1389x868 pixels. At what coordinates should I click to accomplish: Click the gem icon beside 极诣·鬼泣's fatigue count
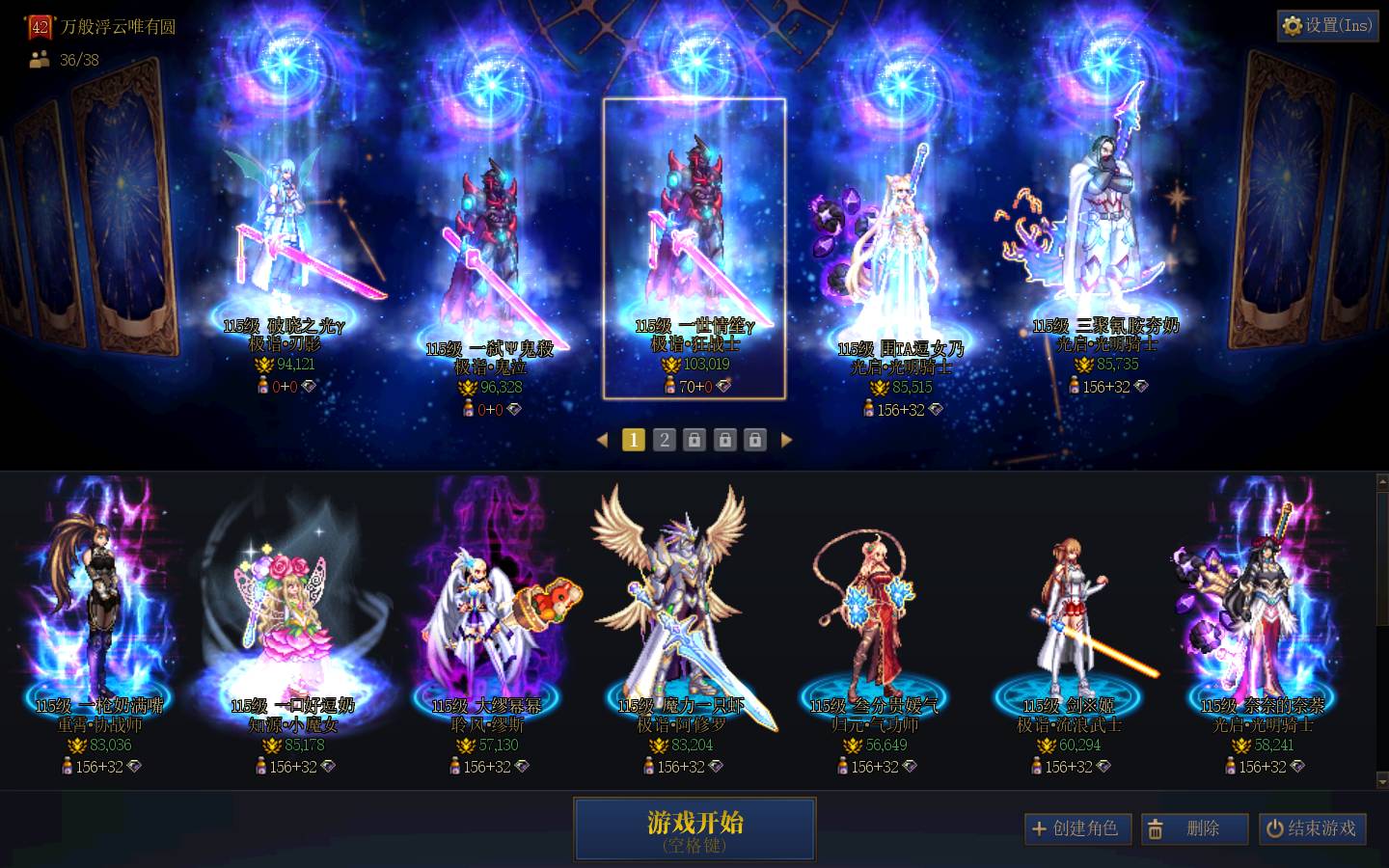pyautogui.click(x=515, y=409)
